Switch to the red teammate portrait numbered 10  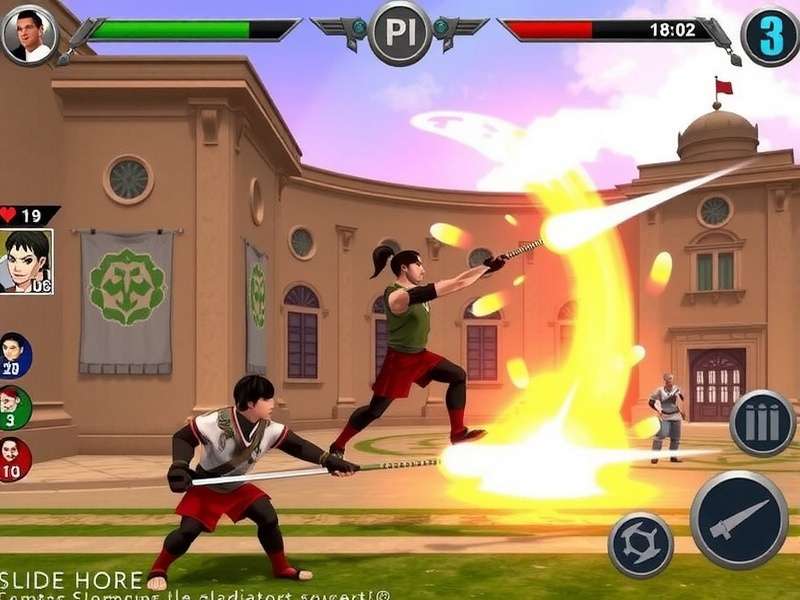(14, 460)
